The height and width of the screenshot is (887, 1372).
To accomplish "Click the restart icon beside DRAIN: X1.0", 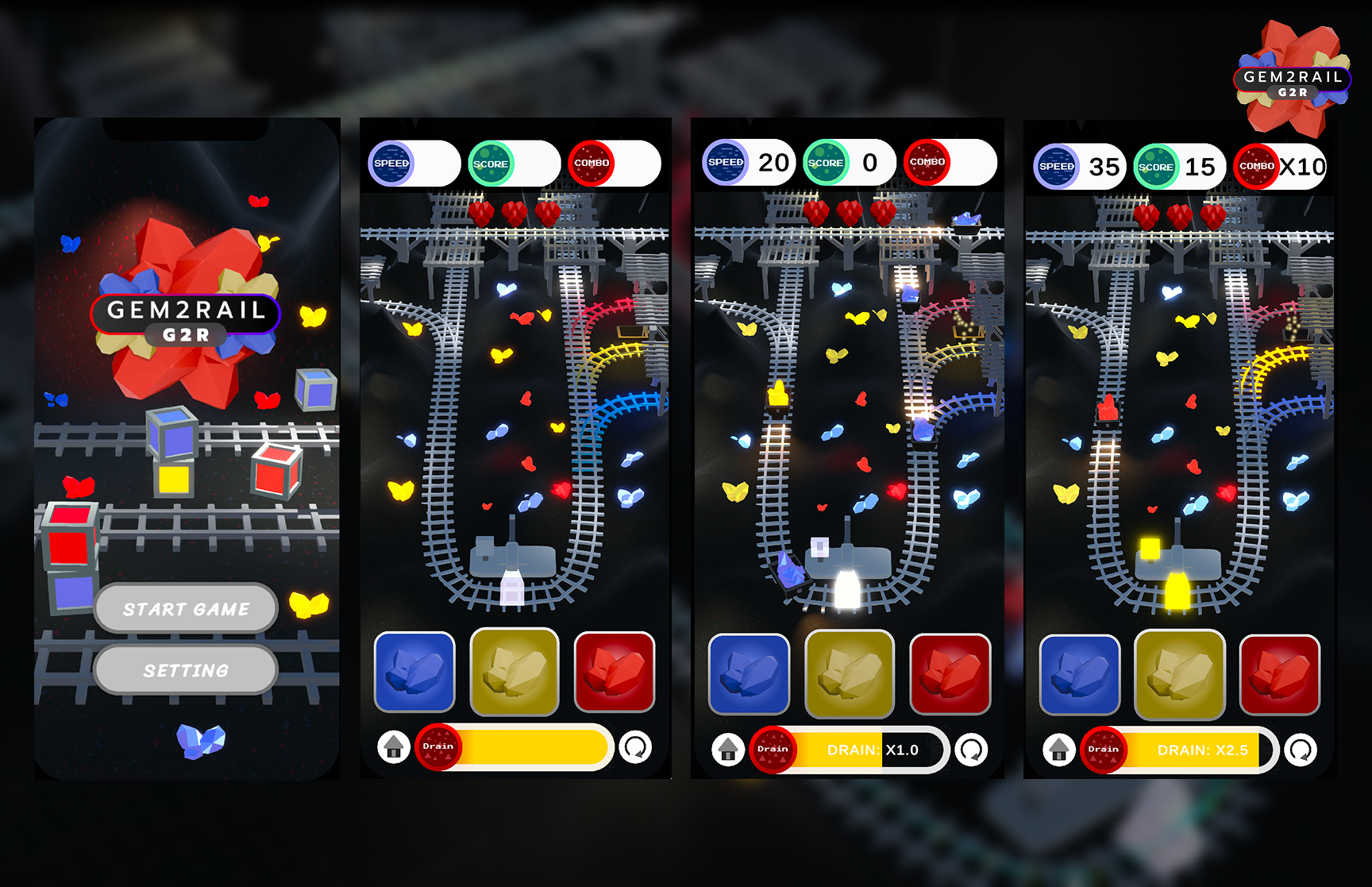I will click(971, 749).
